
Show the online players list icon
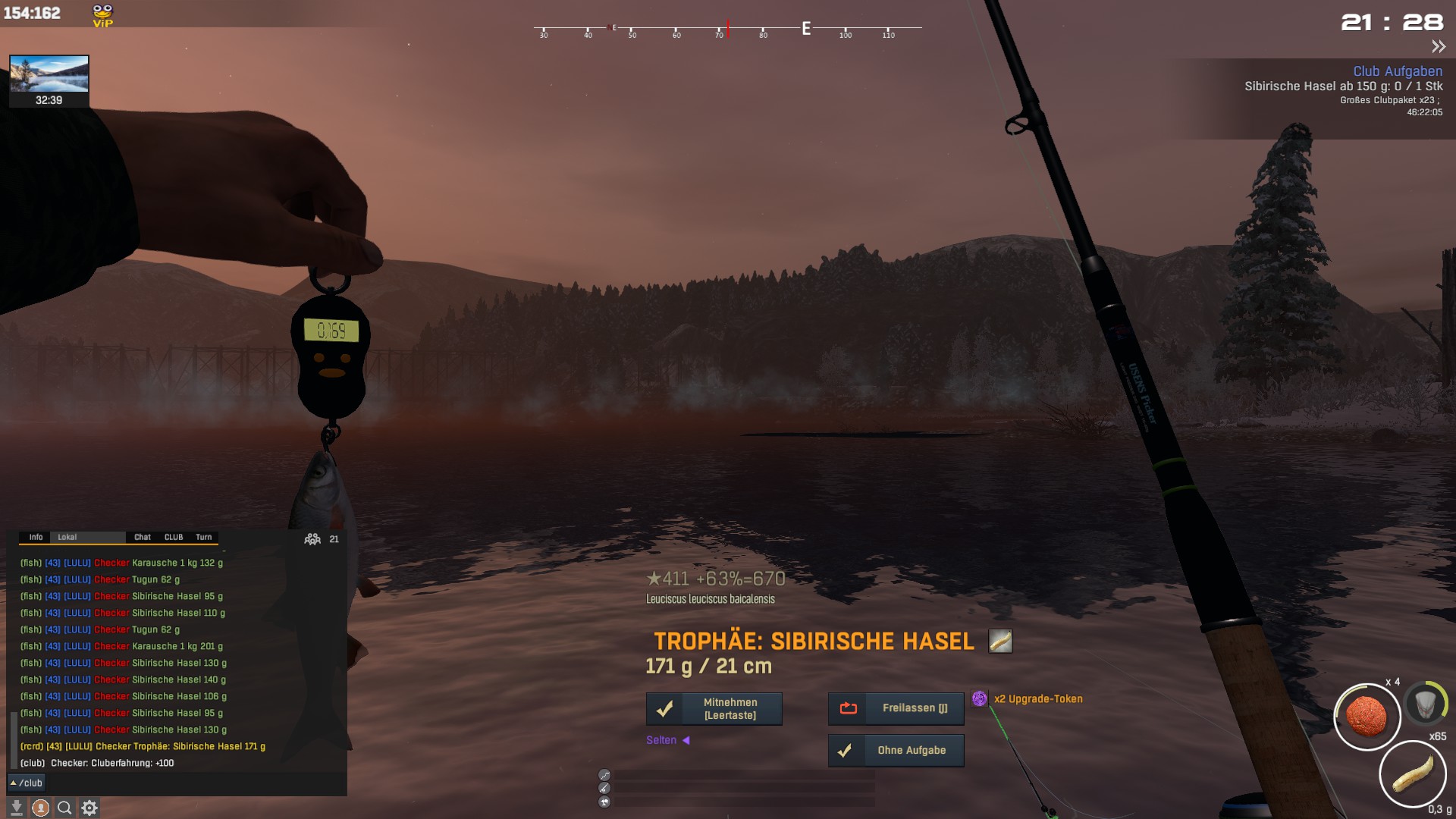(312, 539)
